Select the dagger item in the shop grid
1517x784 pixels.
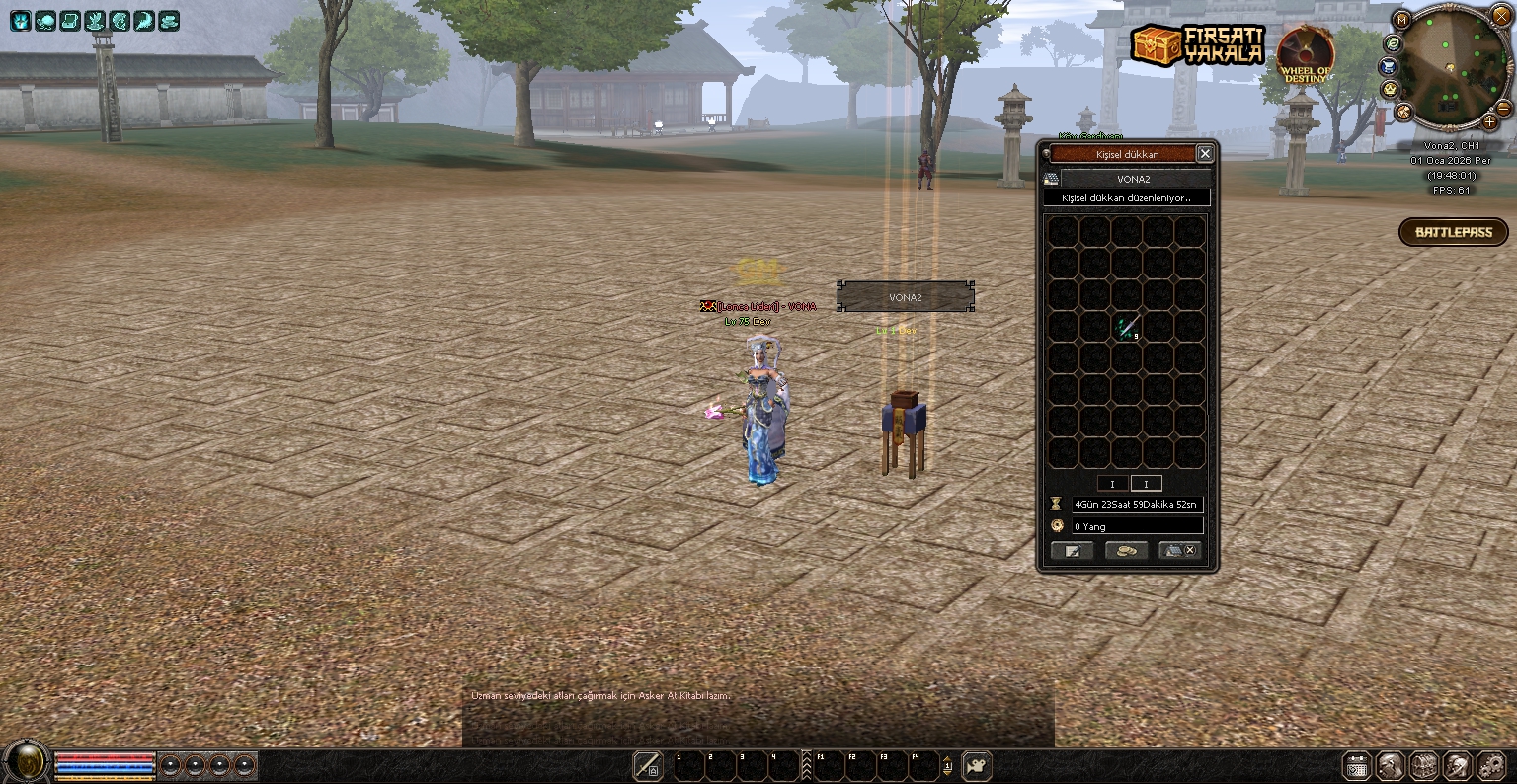tap(1127, 328)
